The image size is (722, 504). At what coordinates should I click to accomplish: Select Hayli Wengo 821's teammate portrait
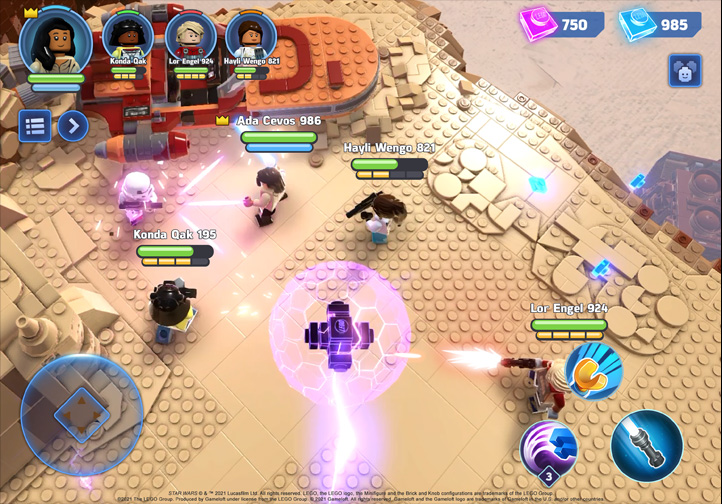[251, 37]
